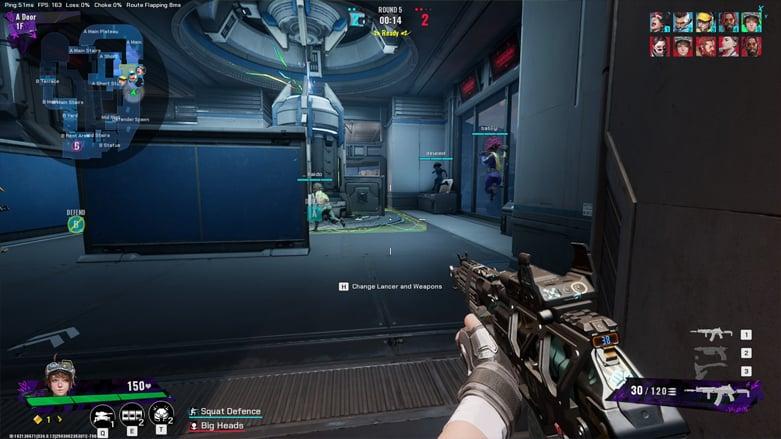Select the Big Heads card label
Image resolution: width=781 pixels, height=439 pixels.
tap(222, 426)
